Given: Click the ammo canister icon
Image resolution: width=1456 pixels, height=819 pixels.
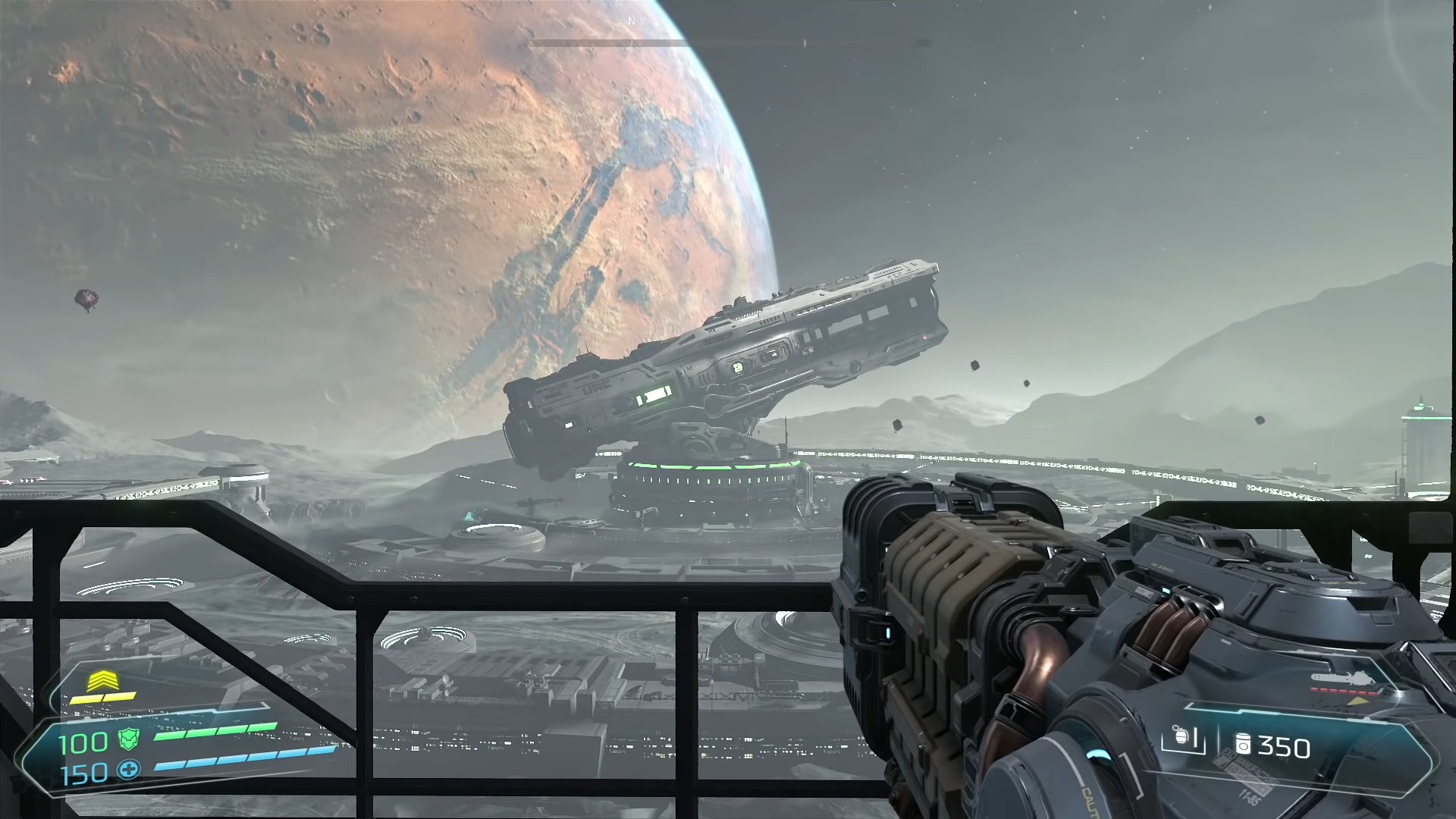Looking at the screenshot, I should [1243, 745].
